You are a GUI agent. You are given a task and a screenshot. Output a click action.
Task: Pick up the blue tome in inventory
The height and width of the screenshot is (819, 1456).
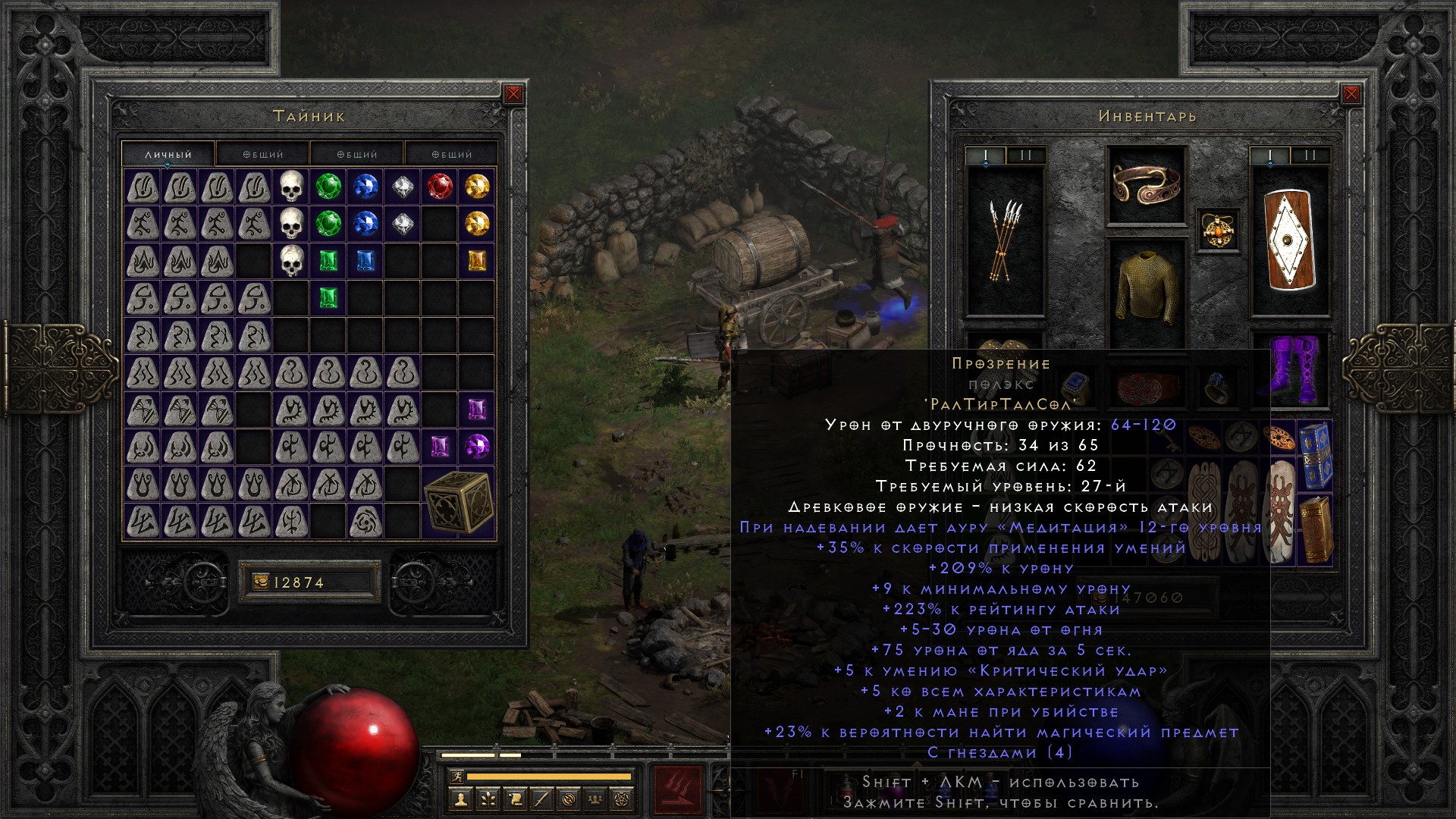(1316, 455)
